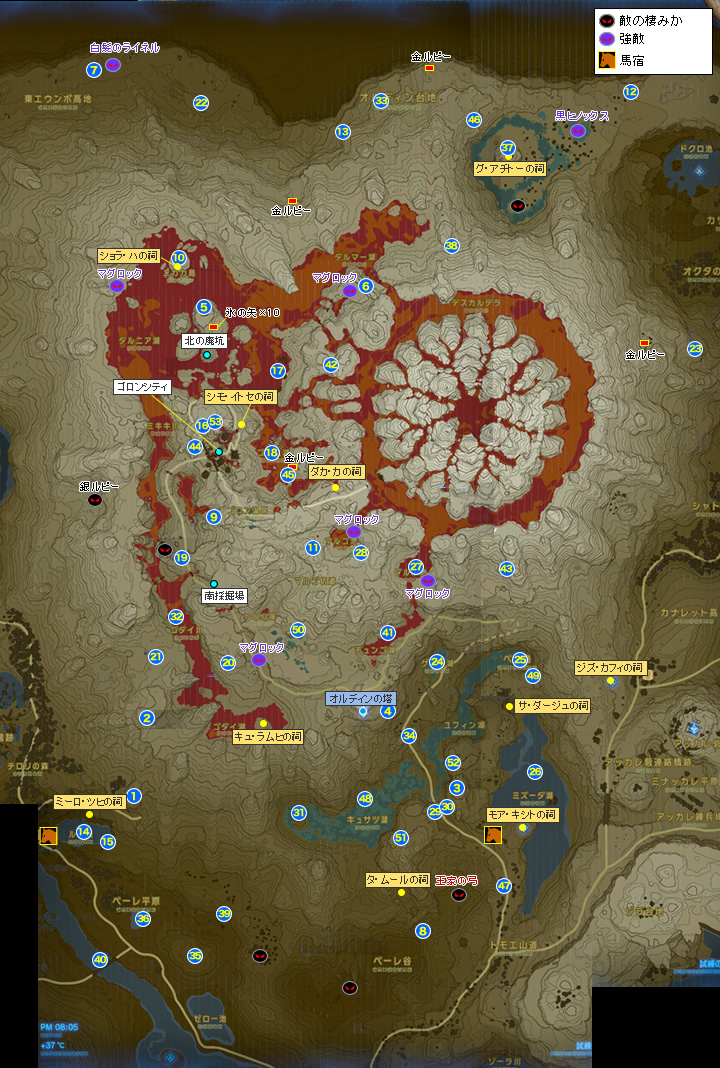
Task: Select the 銀ルピー treasure label
Action: pyautogui.click(x=99, y=486)
